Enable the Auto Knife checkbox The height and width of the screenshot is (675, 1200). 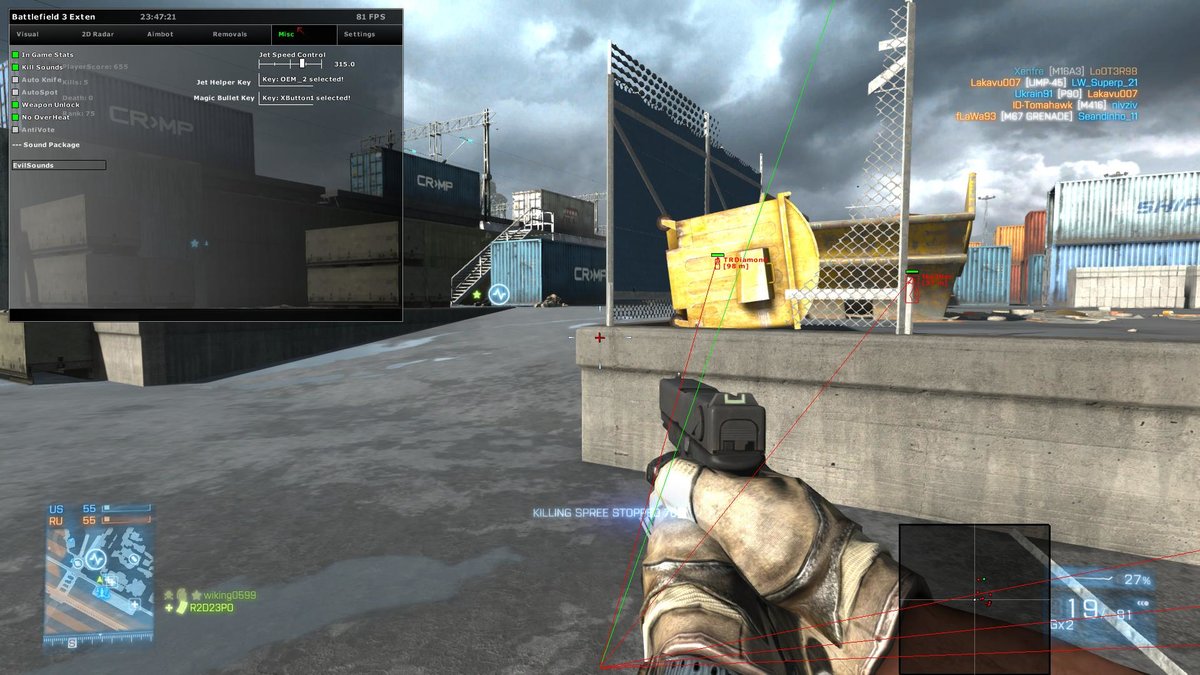15,79
